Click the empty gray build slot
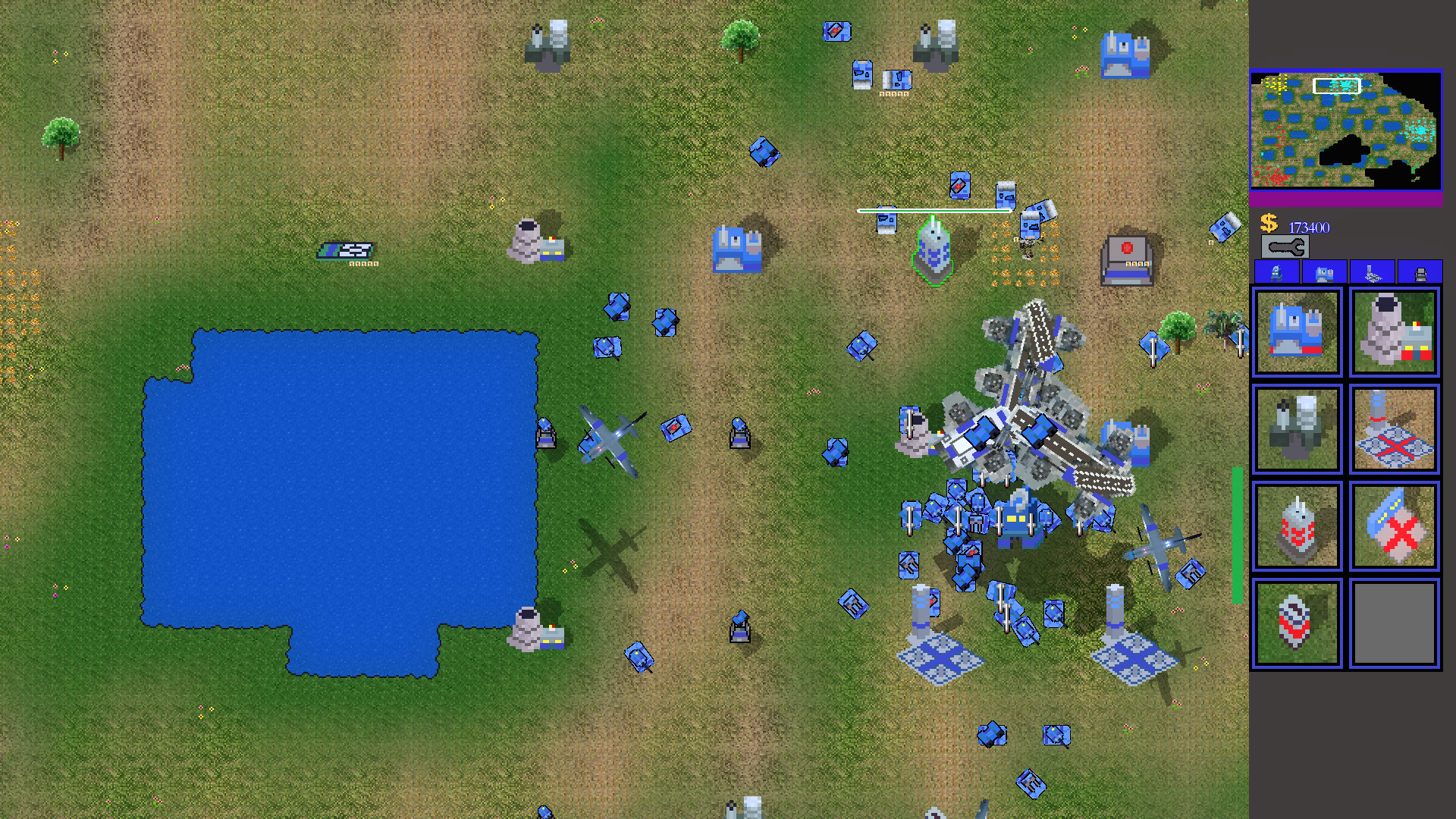The width and height of the screenshot is (1456, 819). pyautogui.click(x=1394, y=623)
